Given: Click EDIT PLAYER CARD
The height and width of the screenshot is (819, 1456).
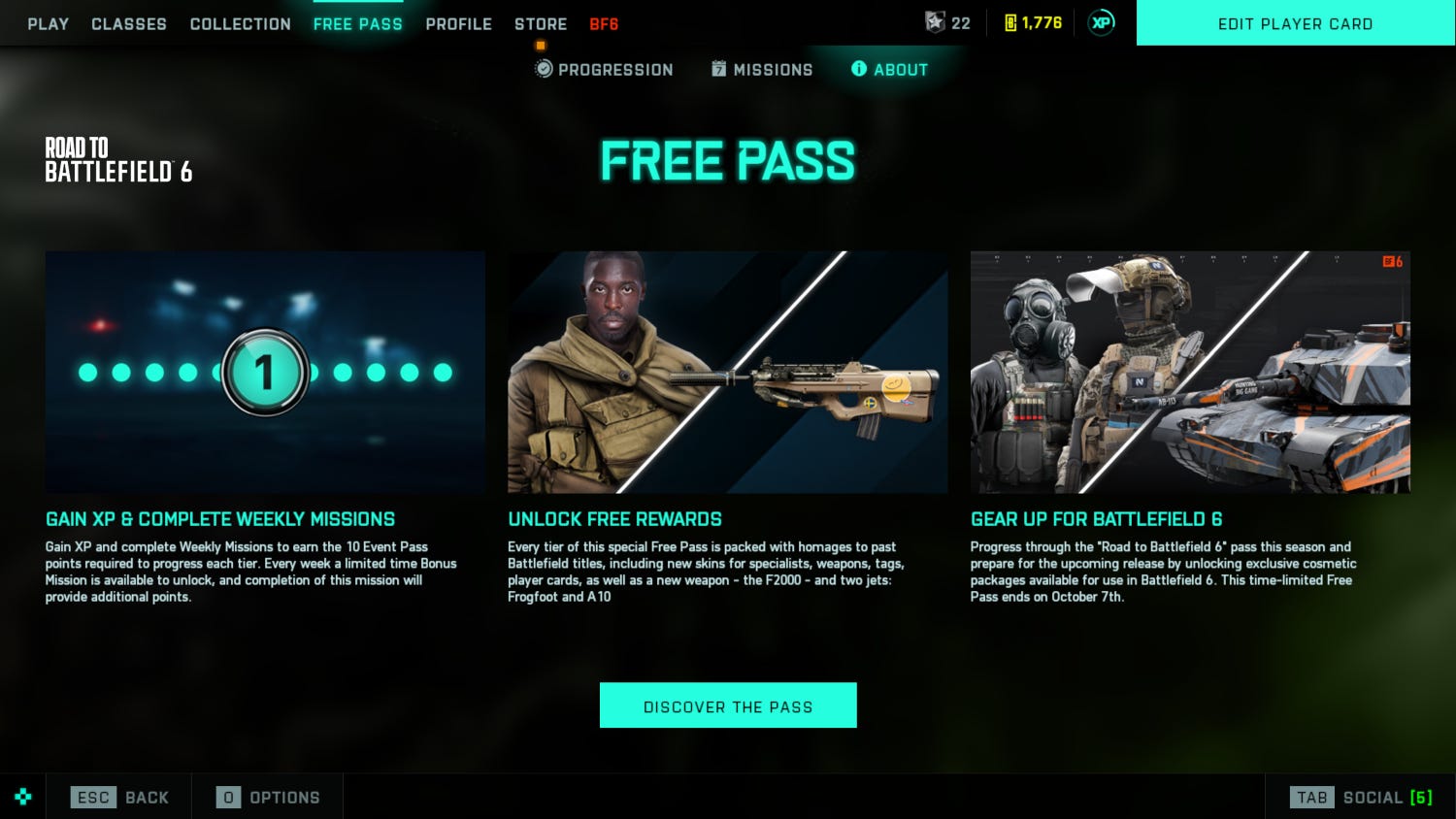Looking at the screenshot, I should point(1295,23).
